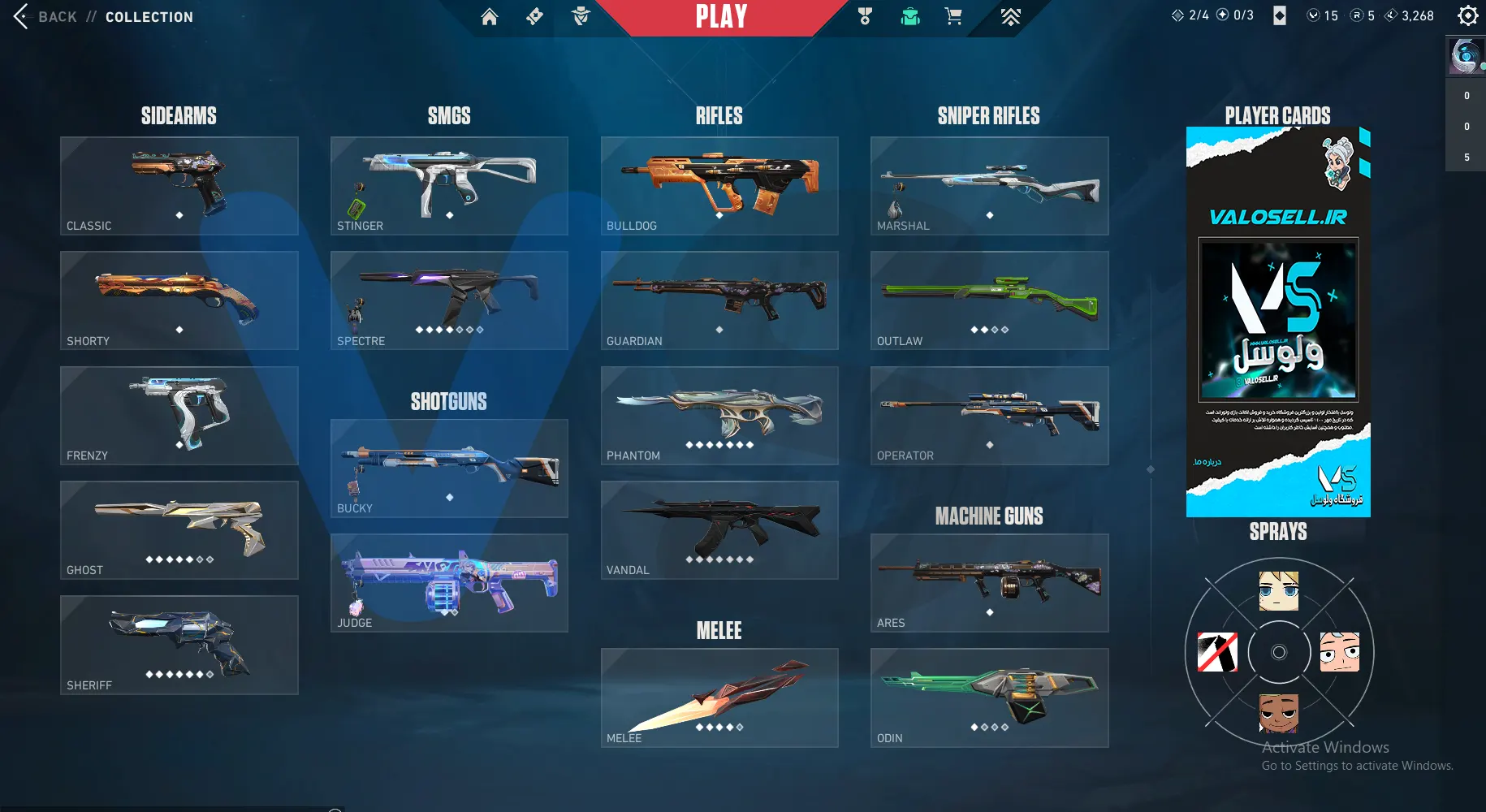Open the settings gear icon
Image resolution: width=1486 pixels, height=812 pixels.
click(x=1467, y=15)
